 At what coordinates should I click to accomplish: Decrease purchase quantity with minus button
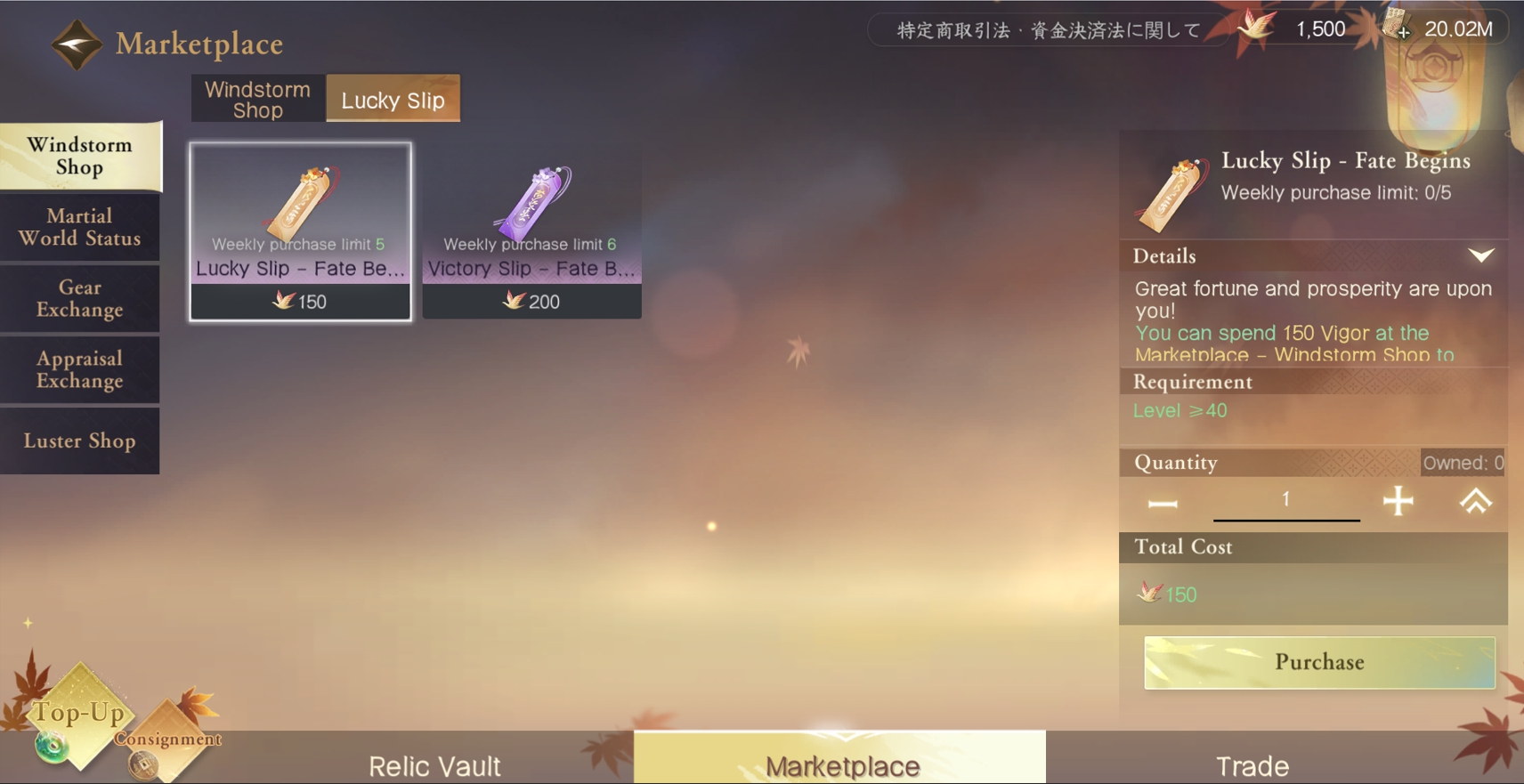click(x=1163, y=503)
